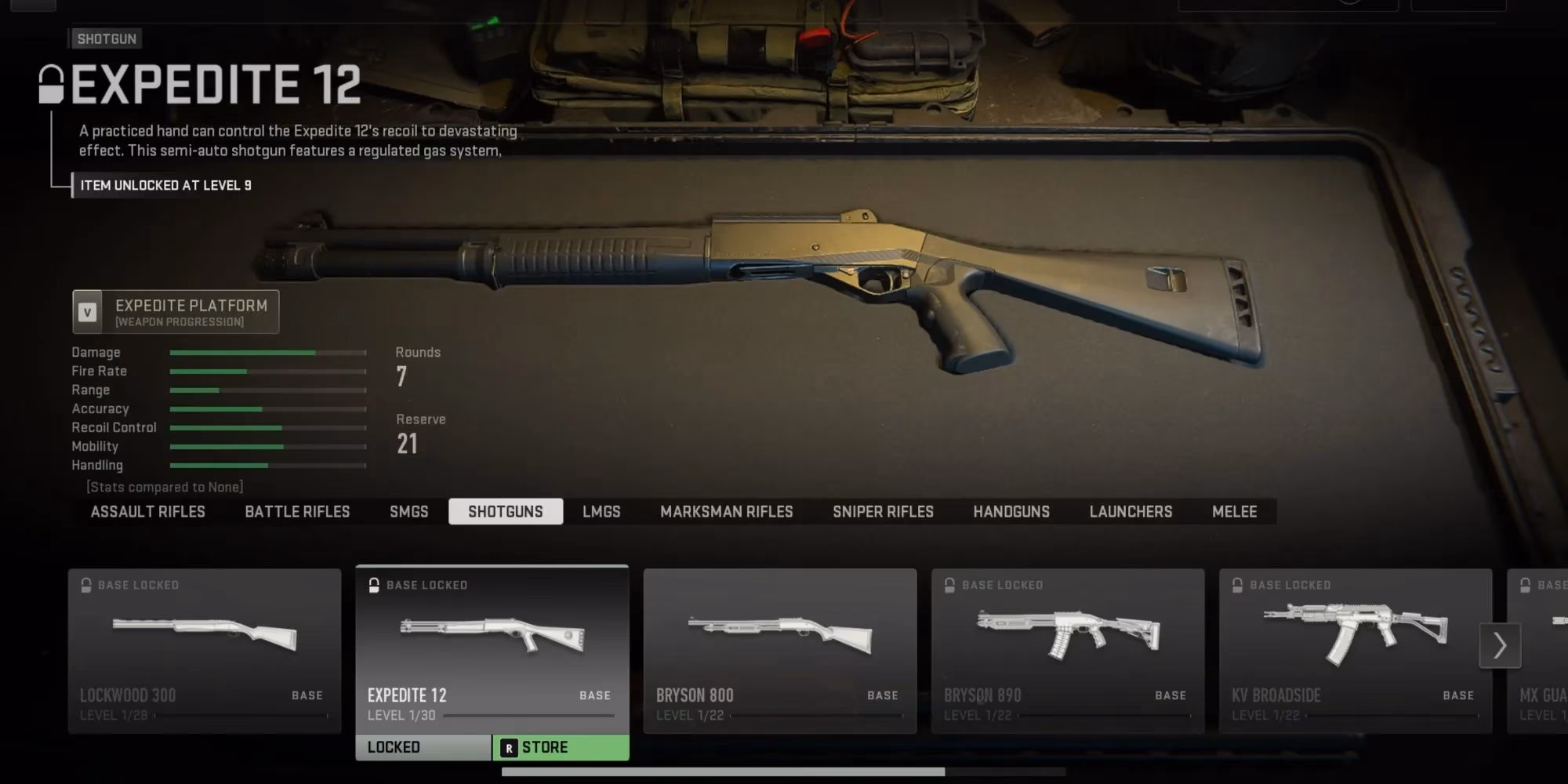Select the Bryson 890 weapon tile
Viewport: 1568px width, 784px height.
tap(1068, 651)
